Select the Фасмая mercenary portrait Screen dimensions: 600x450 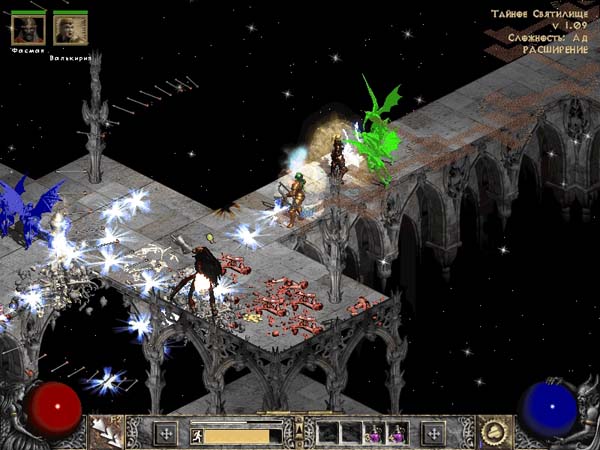pos(27,31)
